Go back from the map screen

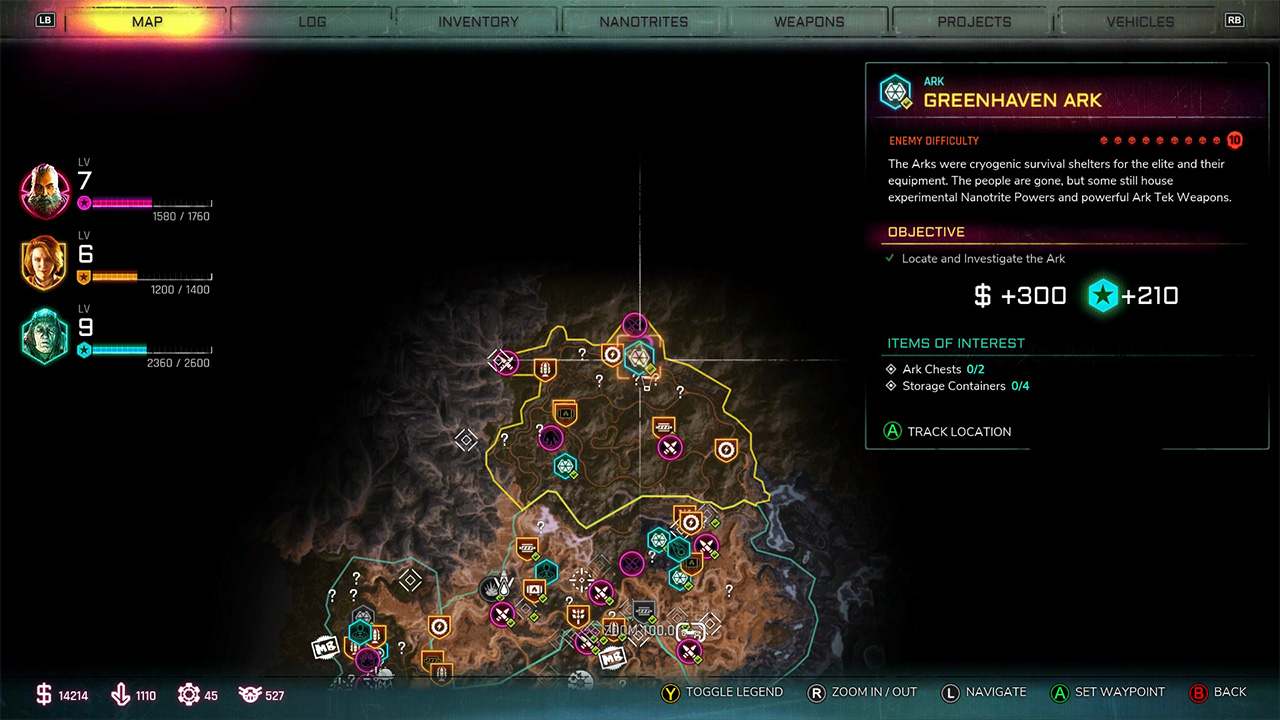(x=1218, y=692)
